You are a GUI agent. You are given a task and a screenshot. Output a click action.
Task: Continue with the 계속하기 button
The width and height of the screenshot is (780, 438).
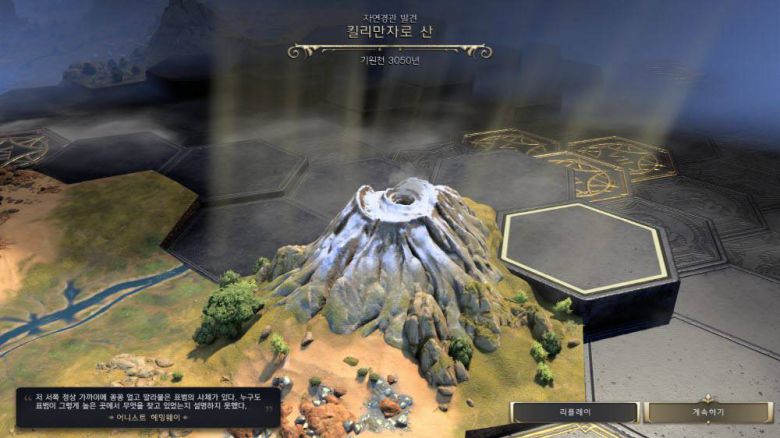pos(707,412)
